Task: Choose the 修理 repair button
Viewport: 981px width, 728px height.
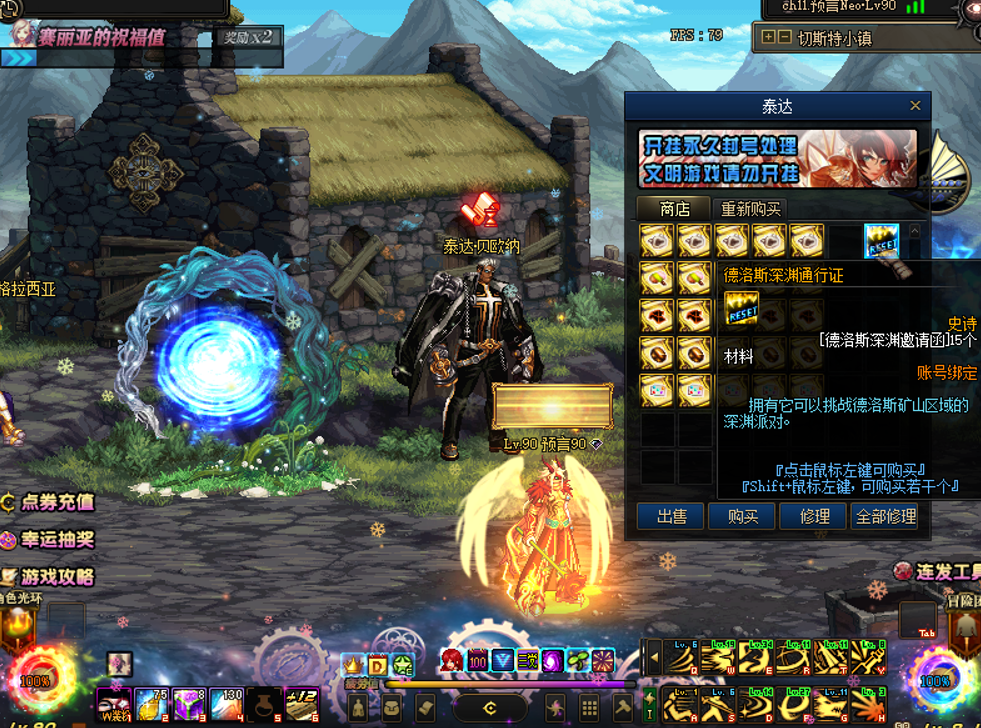Action: [815, 516]
